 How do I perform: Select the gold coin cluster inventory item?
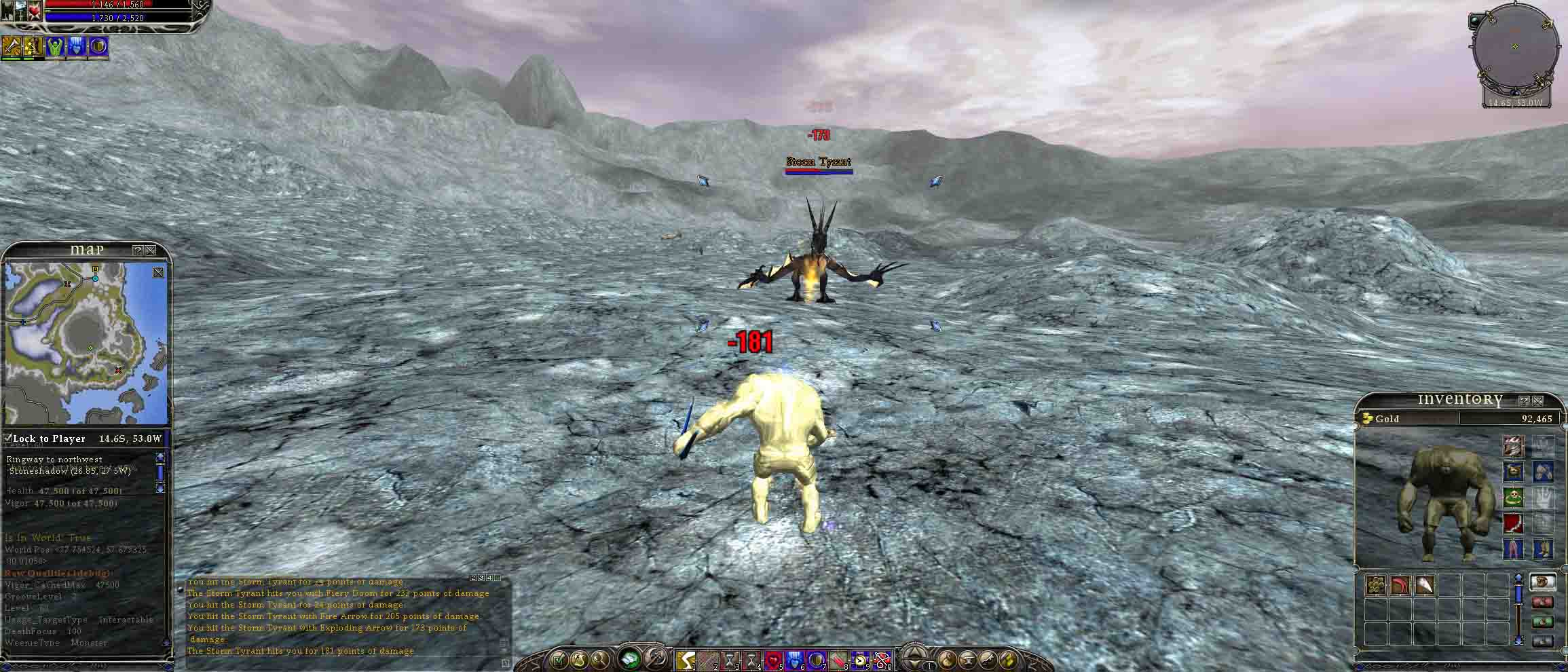(1376, 585)
